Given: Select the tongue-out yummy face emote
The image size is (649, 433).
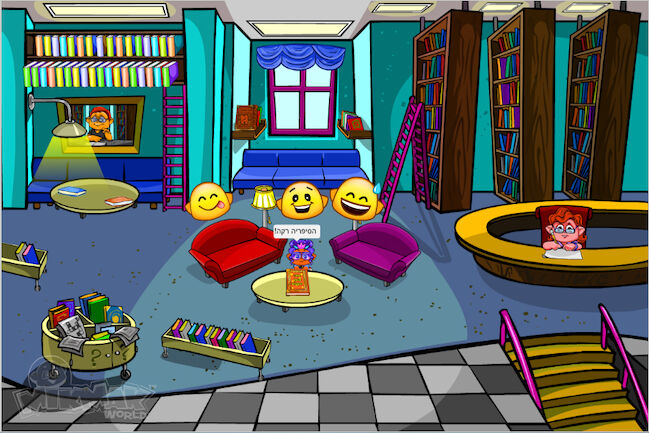Looking at the screenshot, I should point(210,201).
